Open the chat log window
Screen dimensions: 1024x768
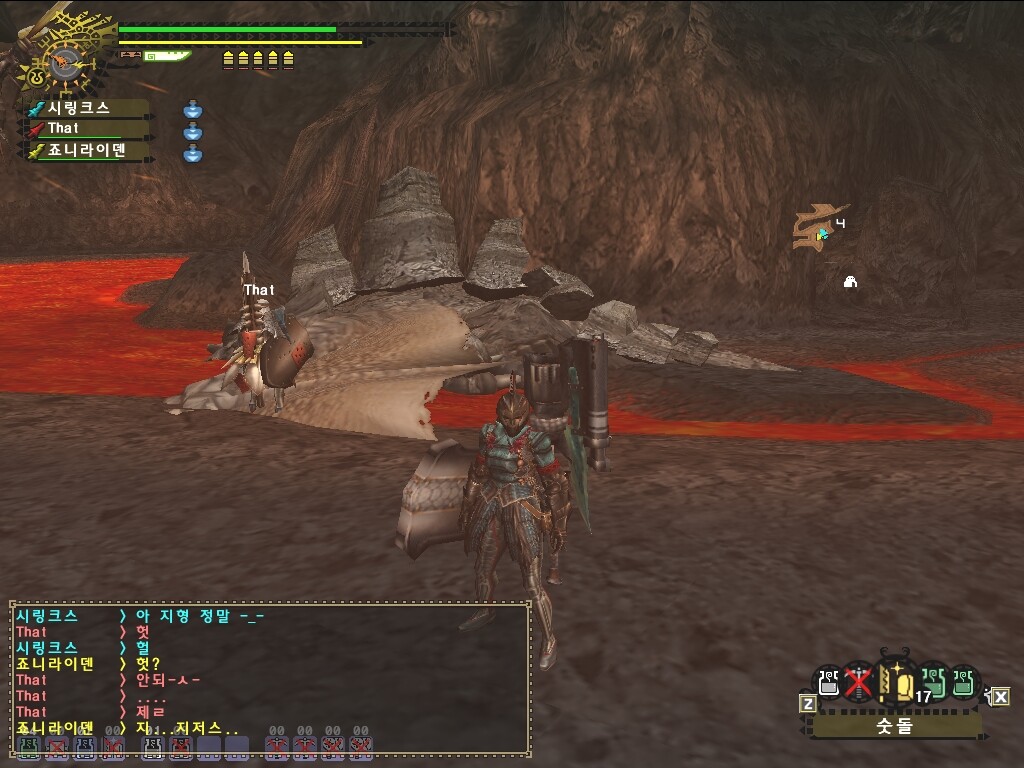pos(270,678)
